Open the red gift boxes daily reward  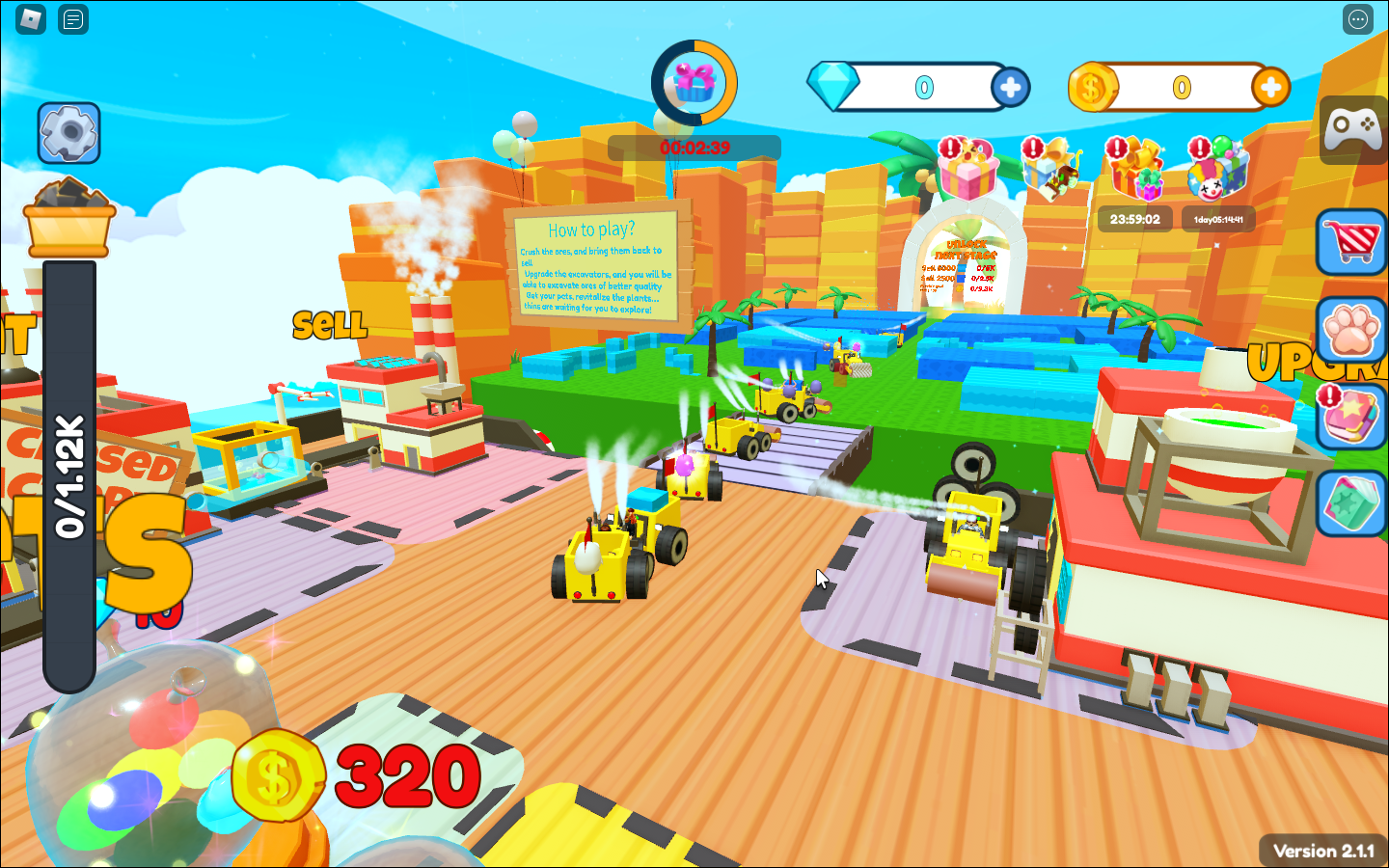(1134, 170)
